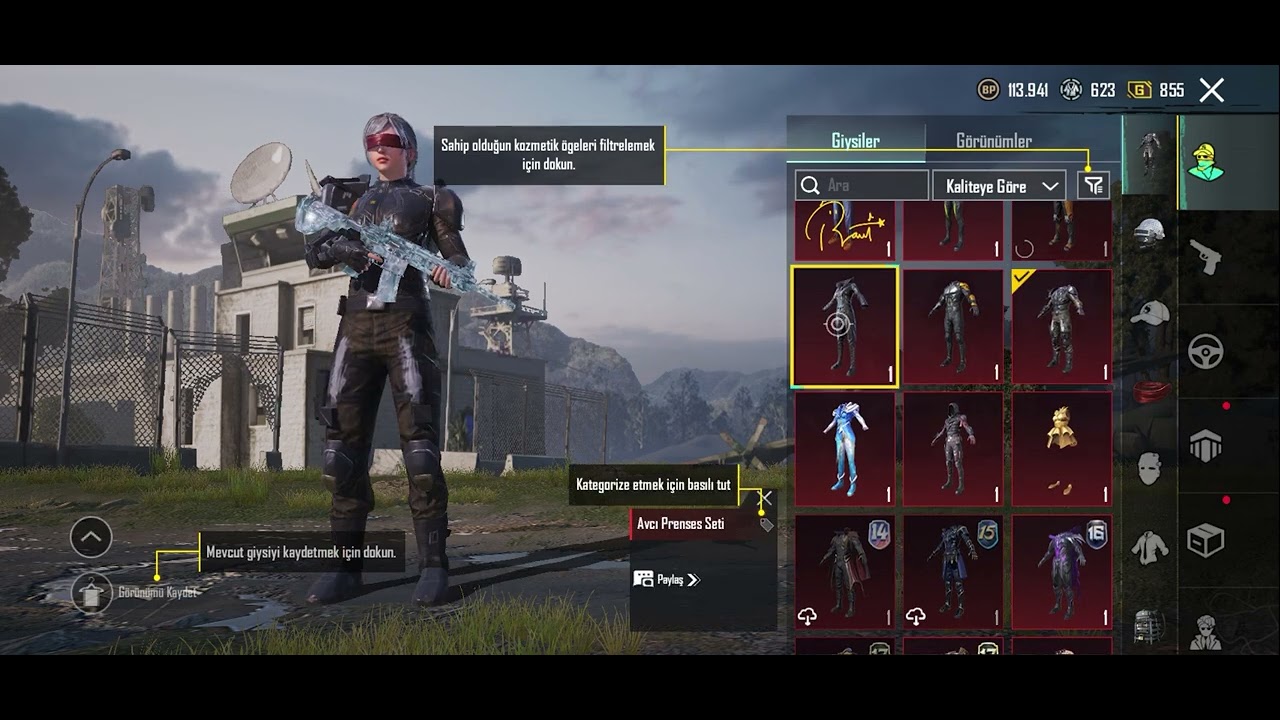Open the pistol weapon skins category
Image resolution: width=1280 pixels, height=720 pixels.
tap(1206, 257)
